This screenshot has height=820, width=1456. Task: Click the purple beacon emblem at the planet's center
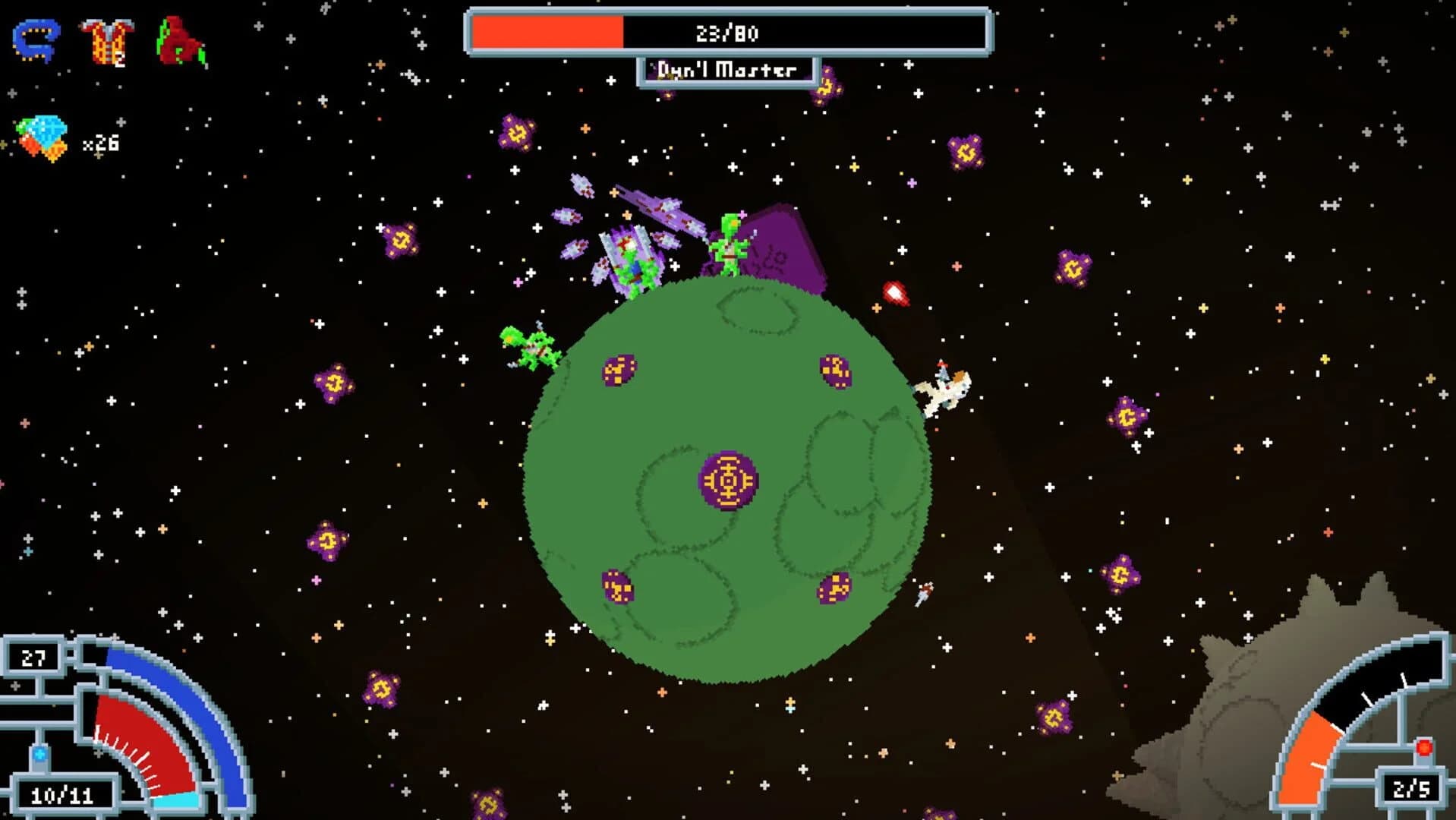coord(726,479)
